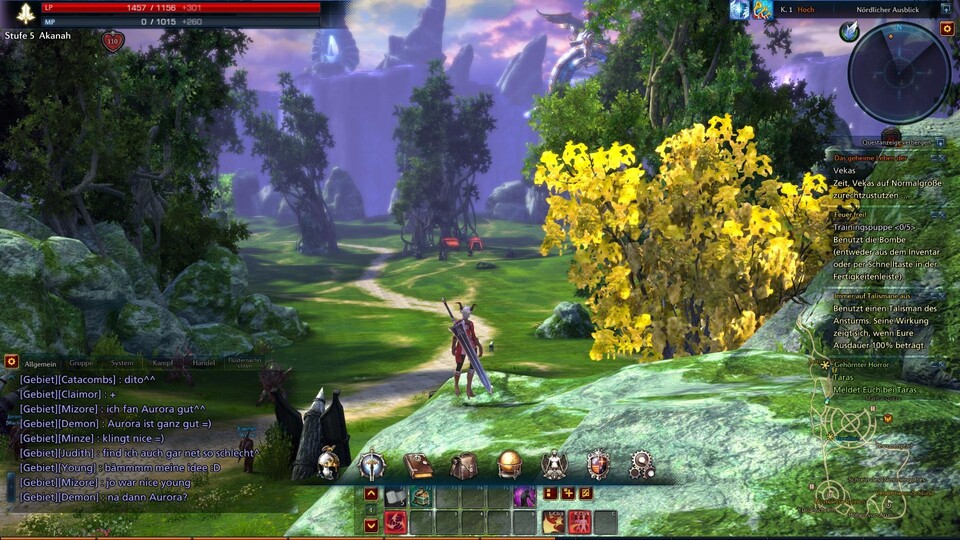Select the System chat tab

(x=122, y=363)
